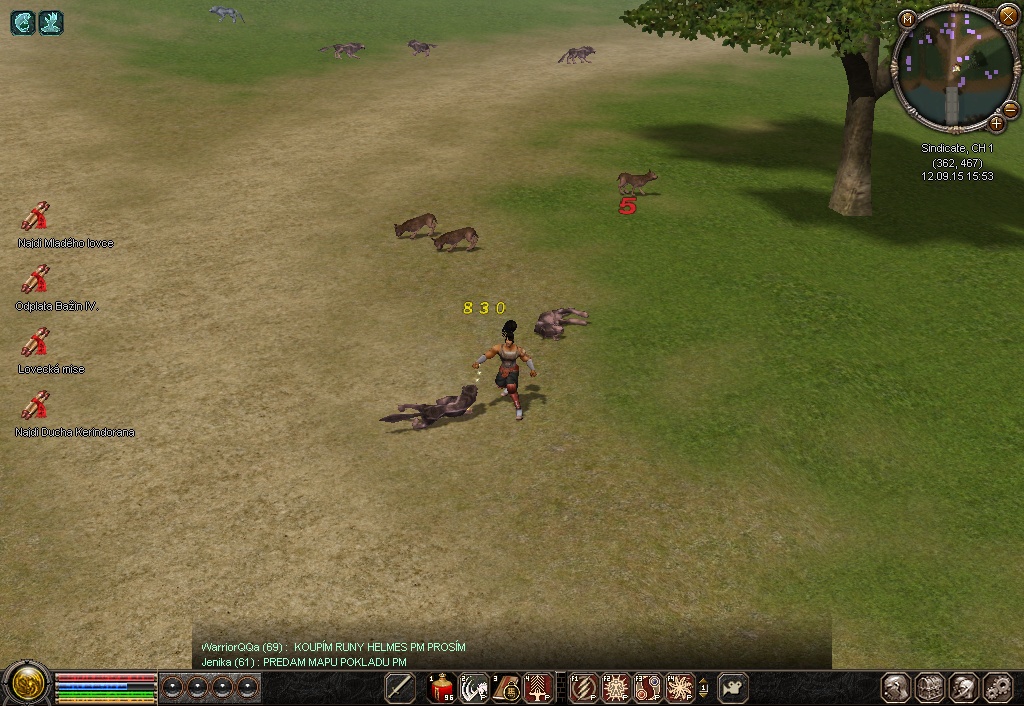Use the red potion in hotbar slot 1

(x=442, y=688)
